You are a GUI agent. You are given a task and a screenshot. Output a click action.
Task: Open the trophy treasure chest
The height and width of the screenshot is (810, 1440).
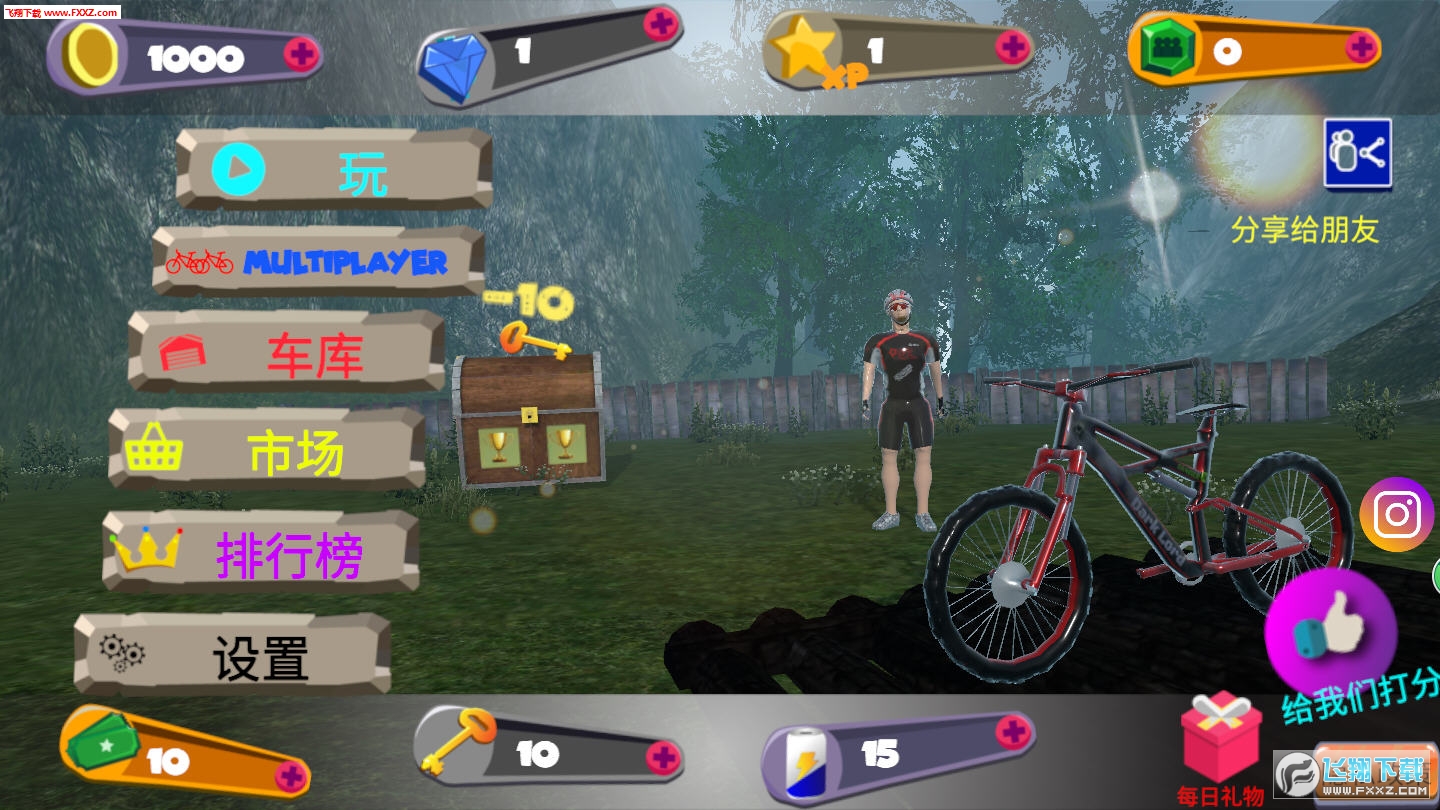pyautogui.click(x=529, y=420)
